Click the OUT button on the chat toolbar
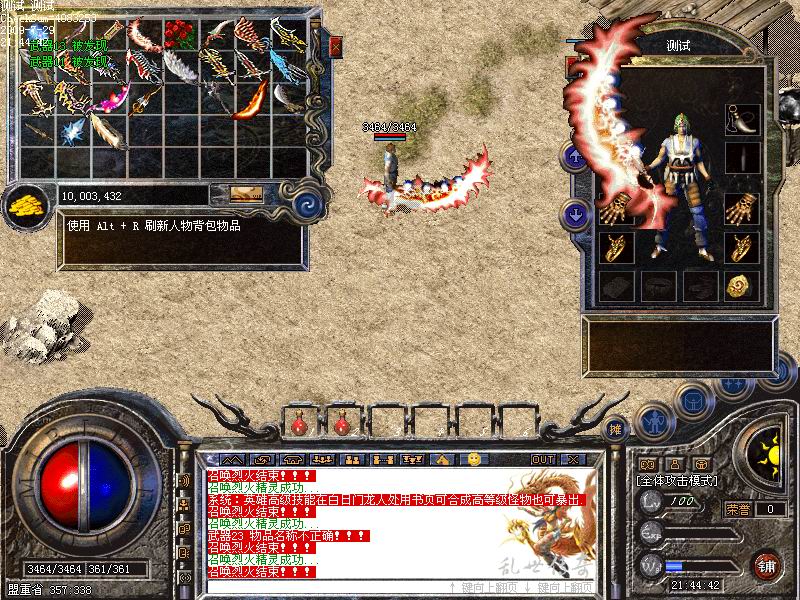800x600 pixels. [543, 459]
